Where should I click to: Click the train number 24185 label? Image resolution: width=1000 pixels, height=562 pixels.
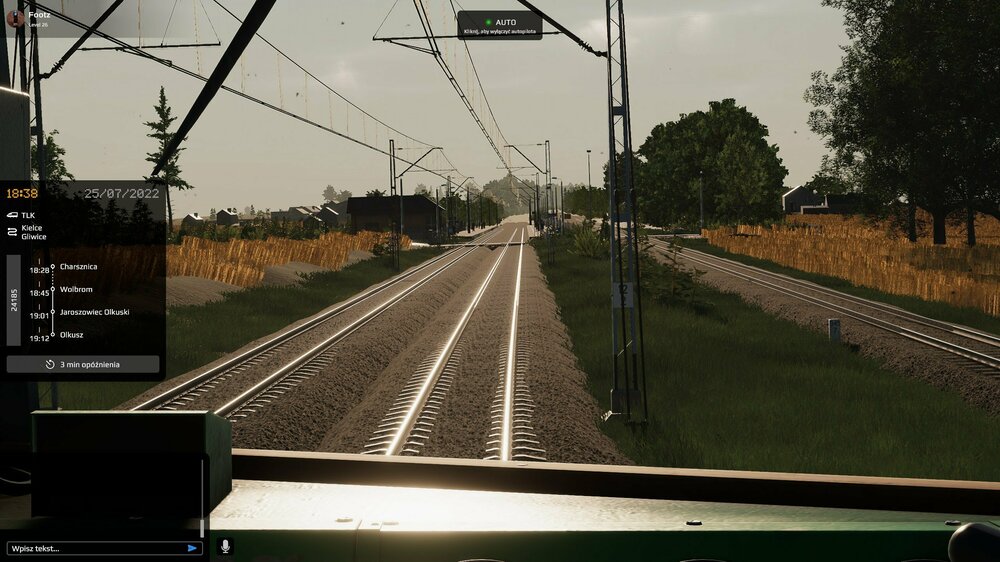coord(14,300)
